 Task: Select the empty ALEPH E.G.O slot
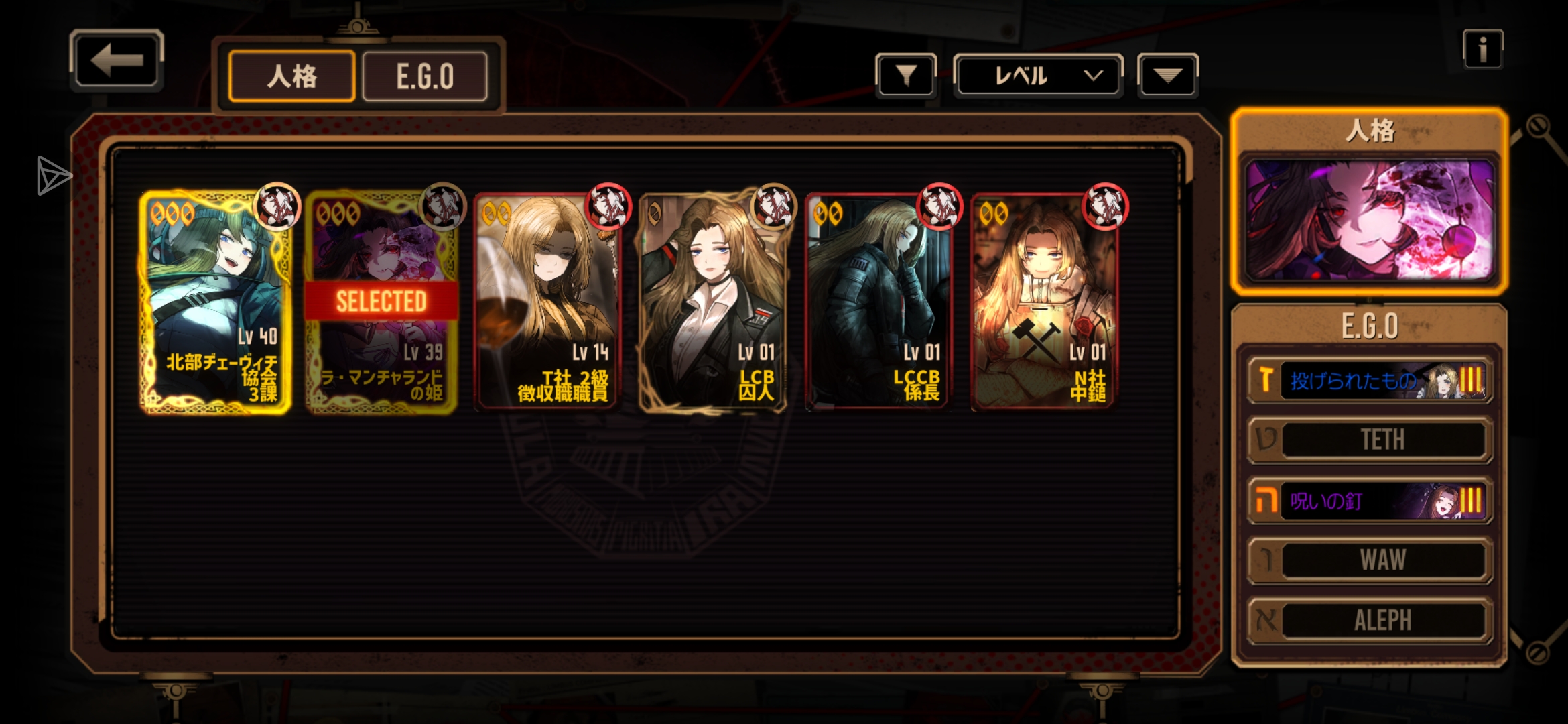(1370, 621)
